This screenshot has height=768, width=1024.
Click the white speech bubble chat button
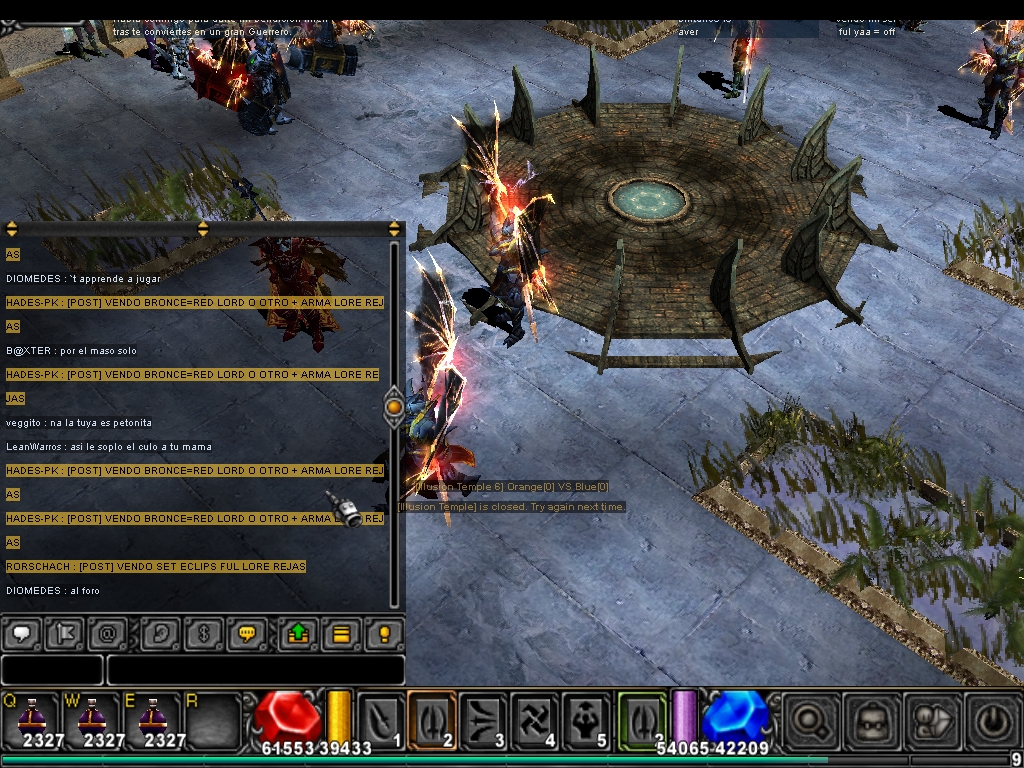point(22,633)
